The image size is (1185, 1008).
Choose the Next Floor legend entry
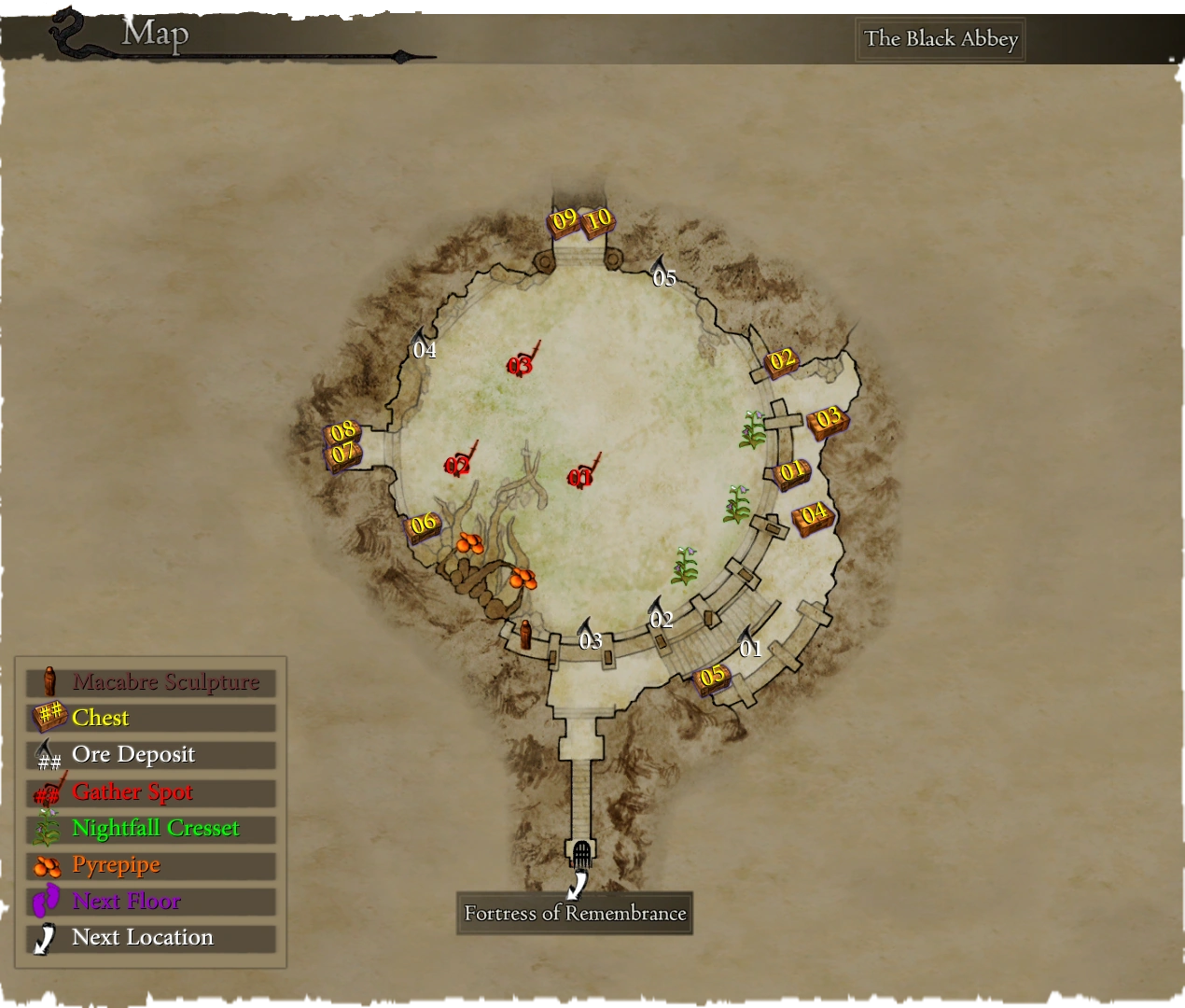[x=150, y=902]
